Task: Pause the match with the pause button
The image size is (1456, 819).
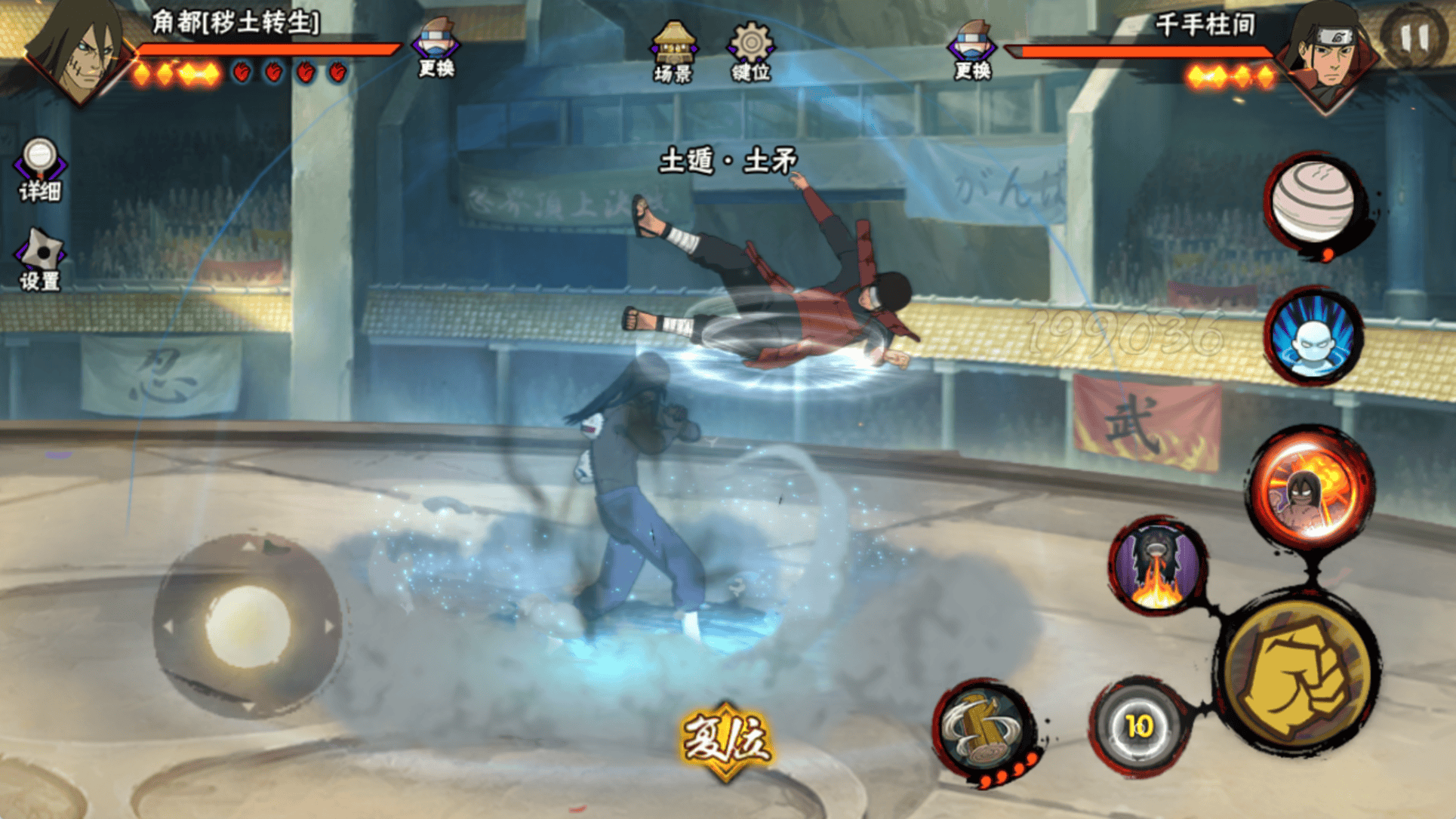Action: pos(1414,37)
